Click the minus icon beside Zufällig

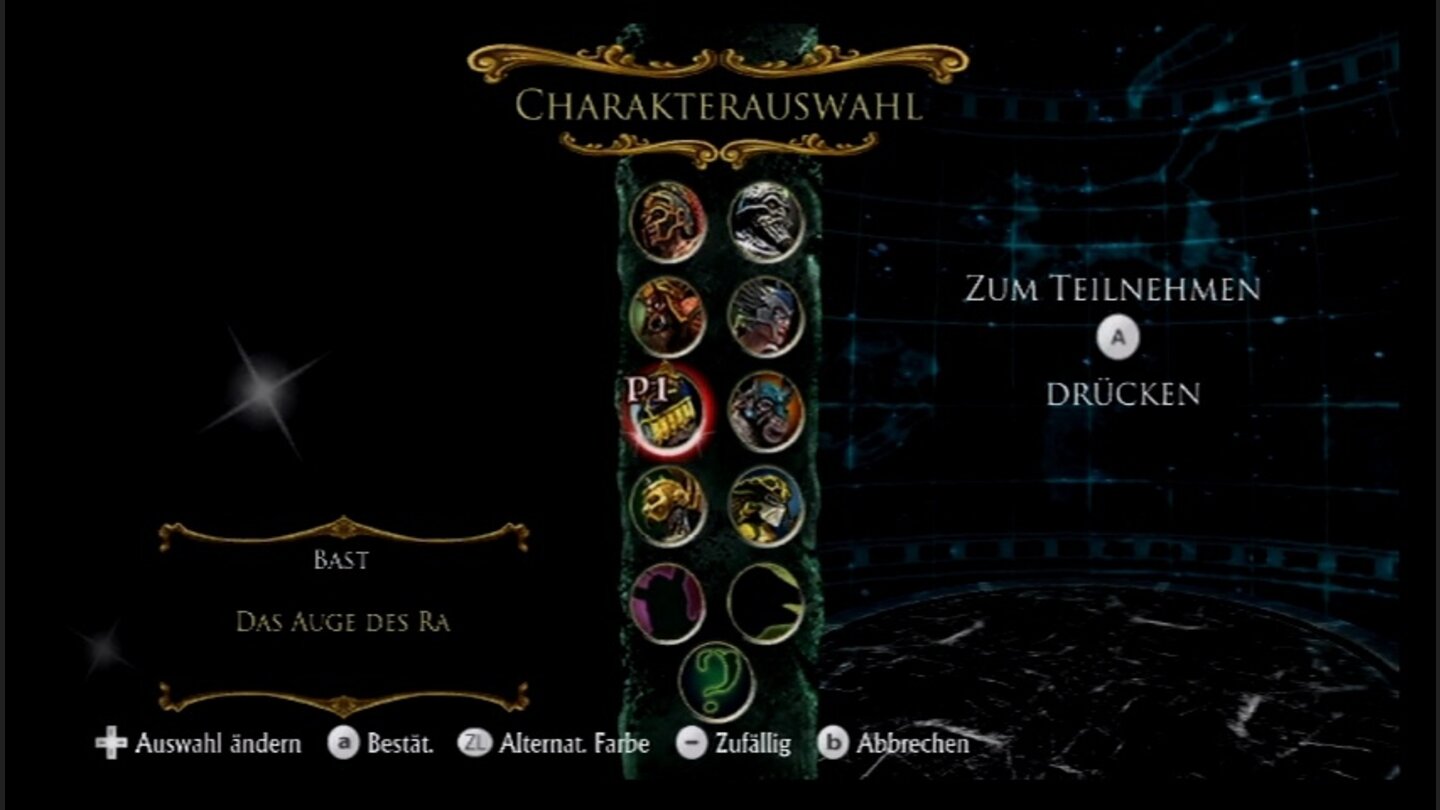tap(692, 744)
